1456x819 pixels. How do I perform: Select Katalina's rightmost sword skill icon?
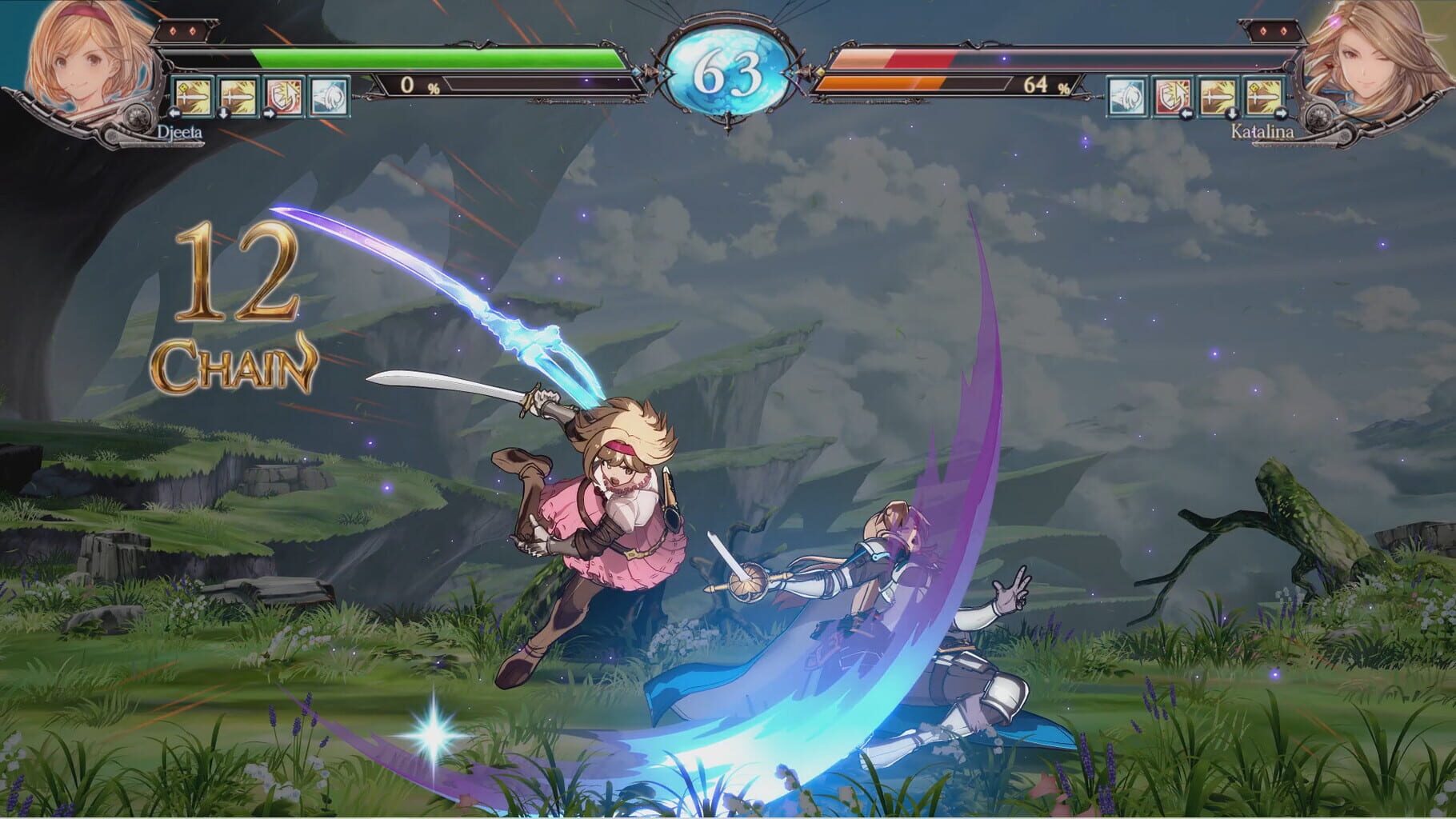(1262, 96)
